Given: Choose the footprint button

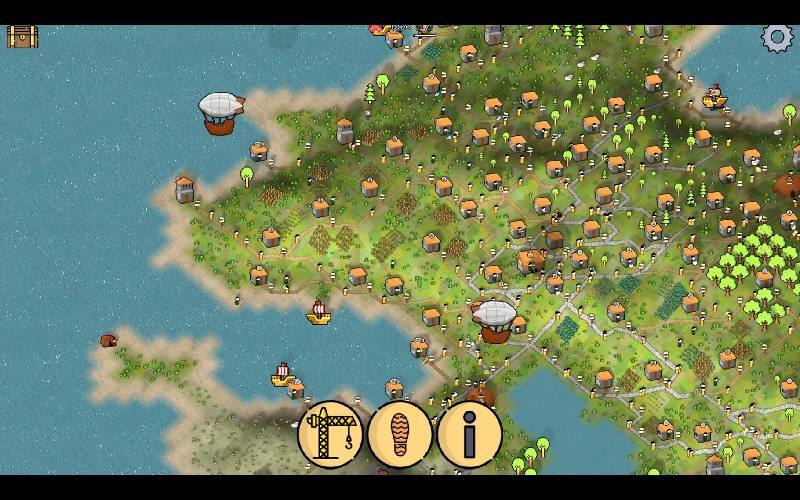Looking at the screenshot, I should tap(400, 435).
